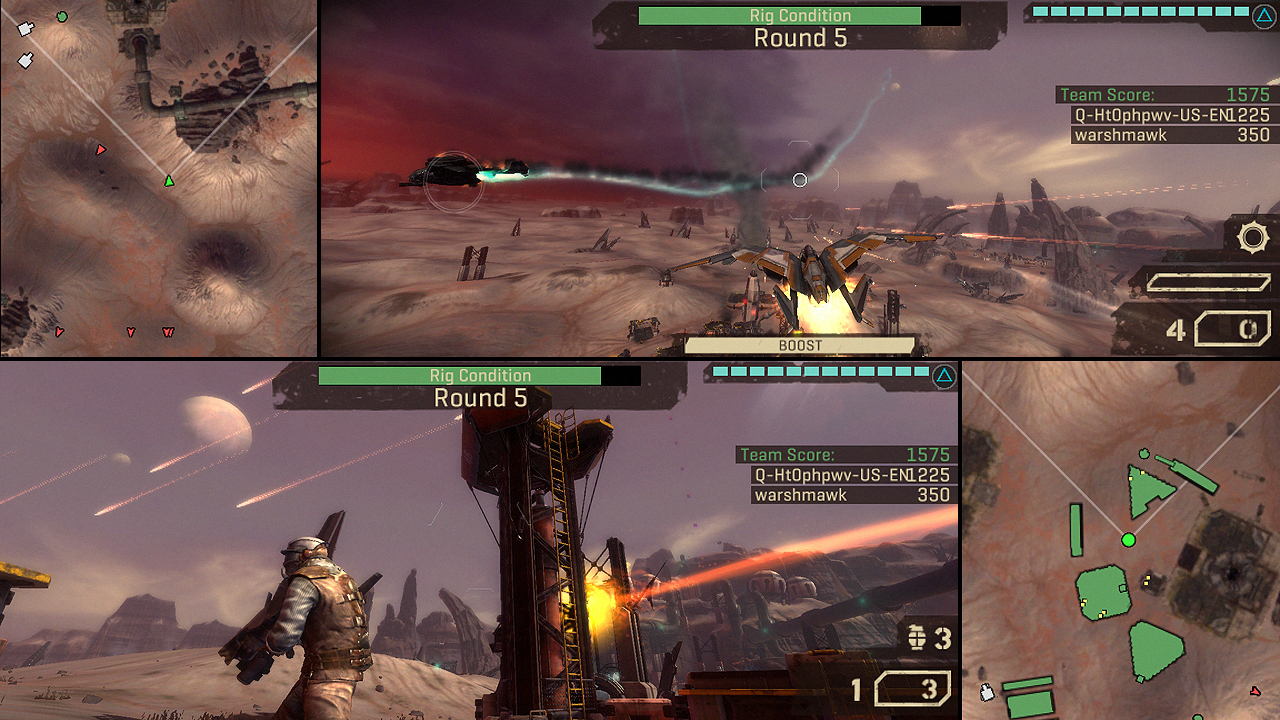The height and width of the screenshot is (720, 1280).
Task: Click the minimap showing craters and a pipeline
Action: click(x=158, y=178)
